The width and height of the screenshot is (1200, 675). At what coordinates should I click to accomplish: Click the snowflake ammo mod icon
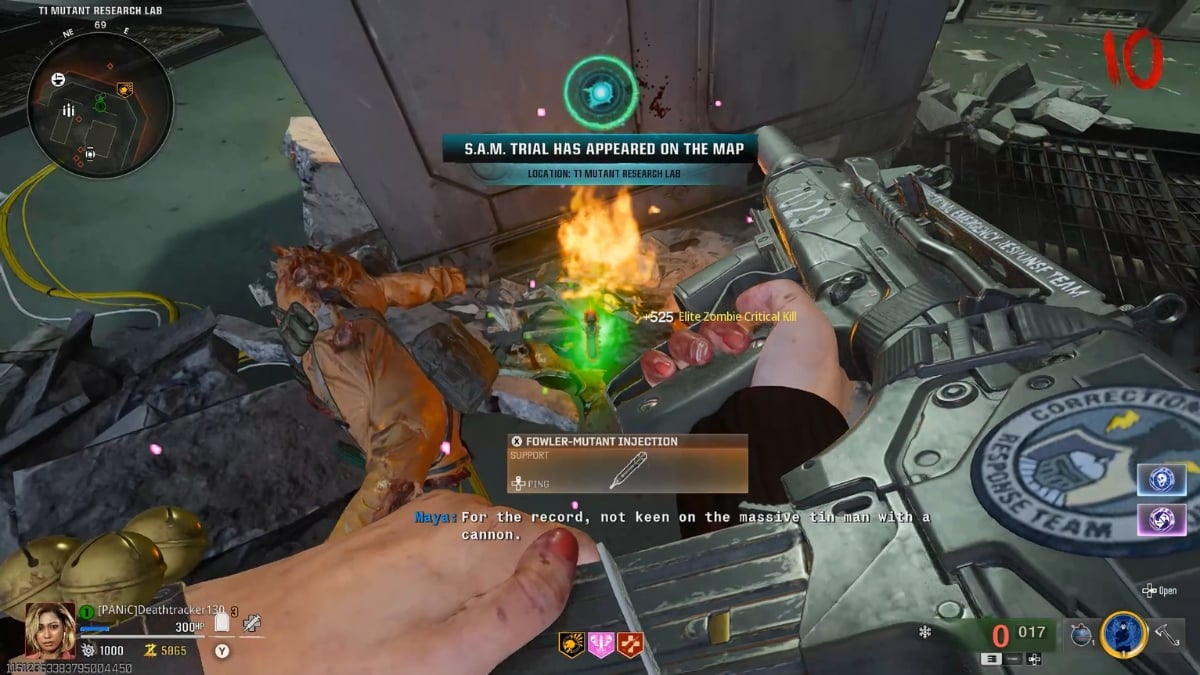point(925,632)
